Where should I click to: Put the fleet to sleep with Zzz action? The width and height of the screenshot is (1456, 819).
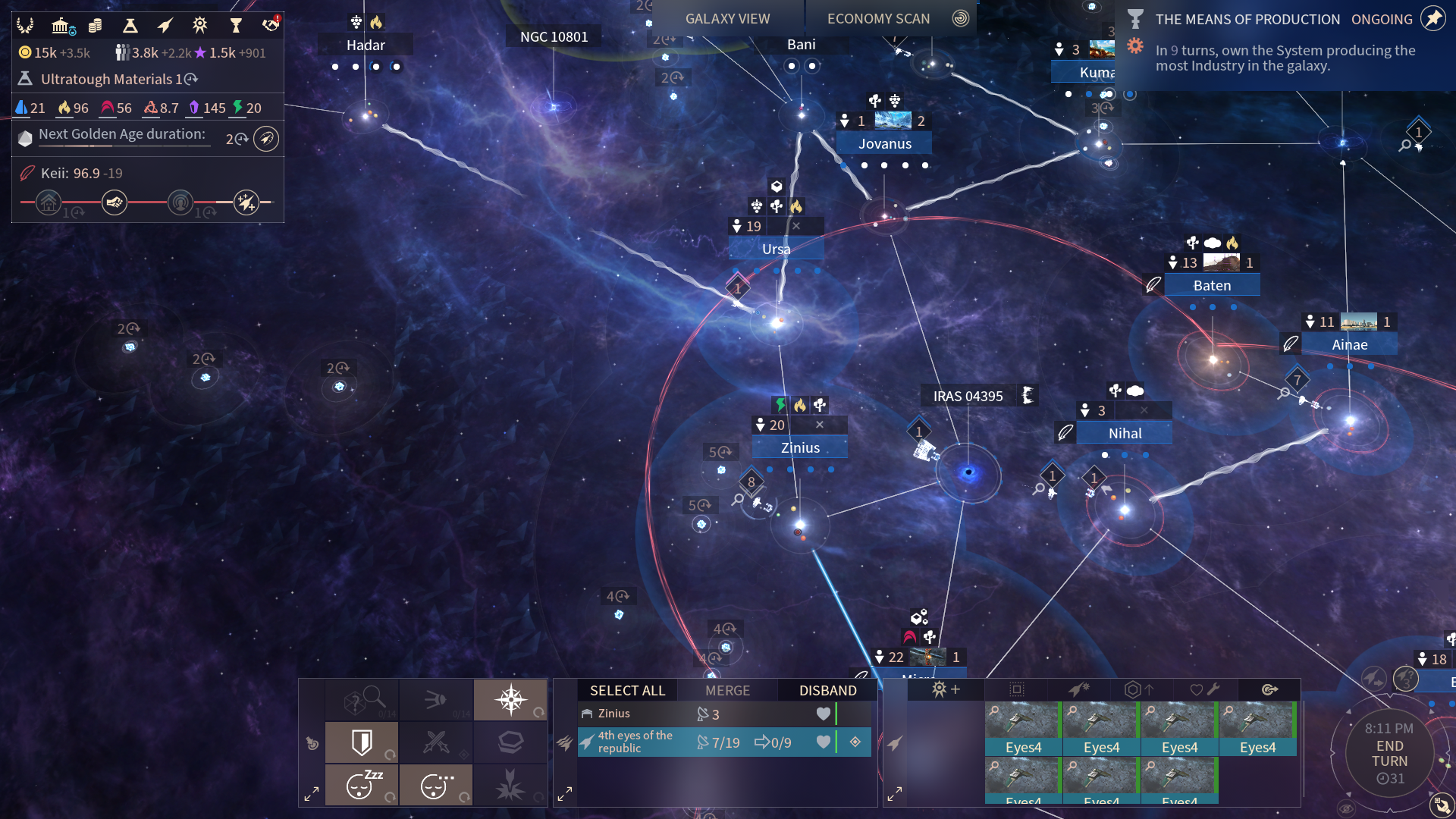[362, 784]
